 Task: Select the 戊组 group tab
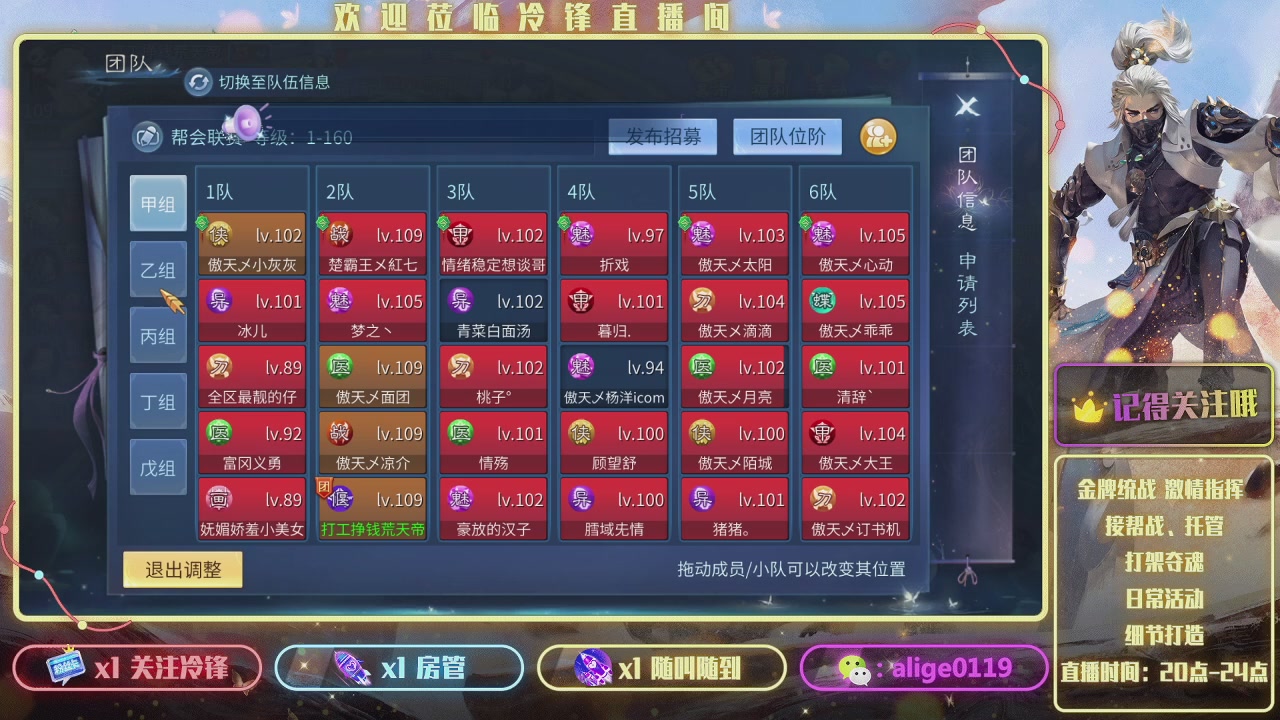tap(158, 466)
